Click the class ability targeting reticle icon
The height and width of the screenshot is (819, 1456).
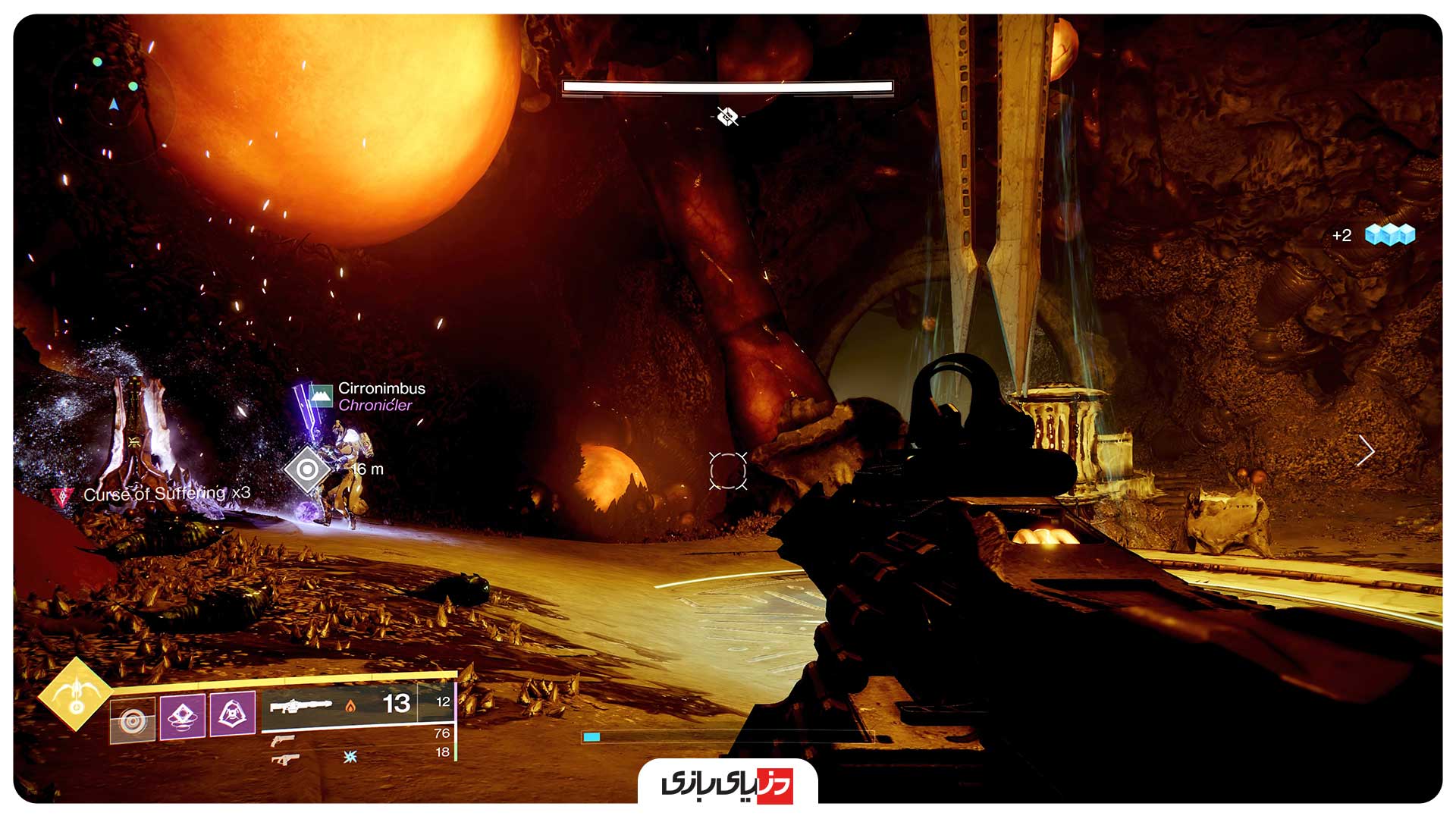133,719
